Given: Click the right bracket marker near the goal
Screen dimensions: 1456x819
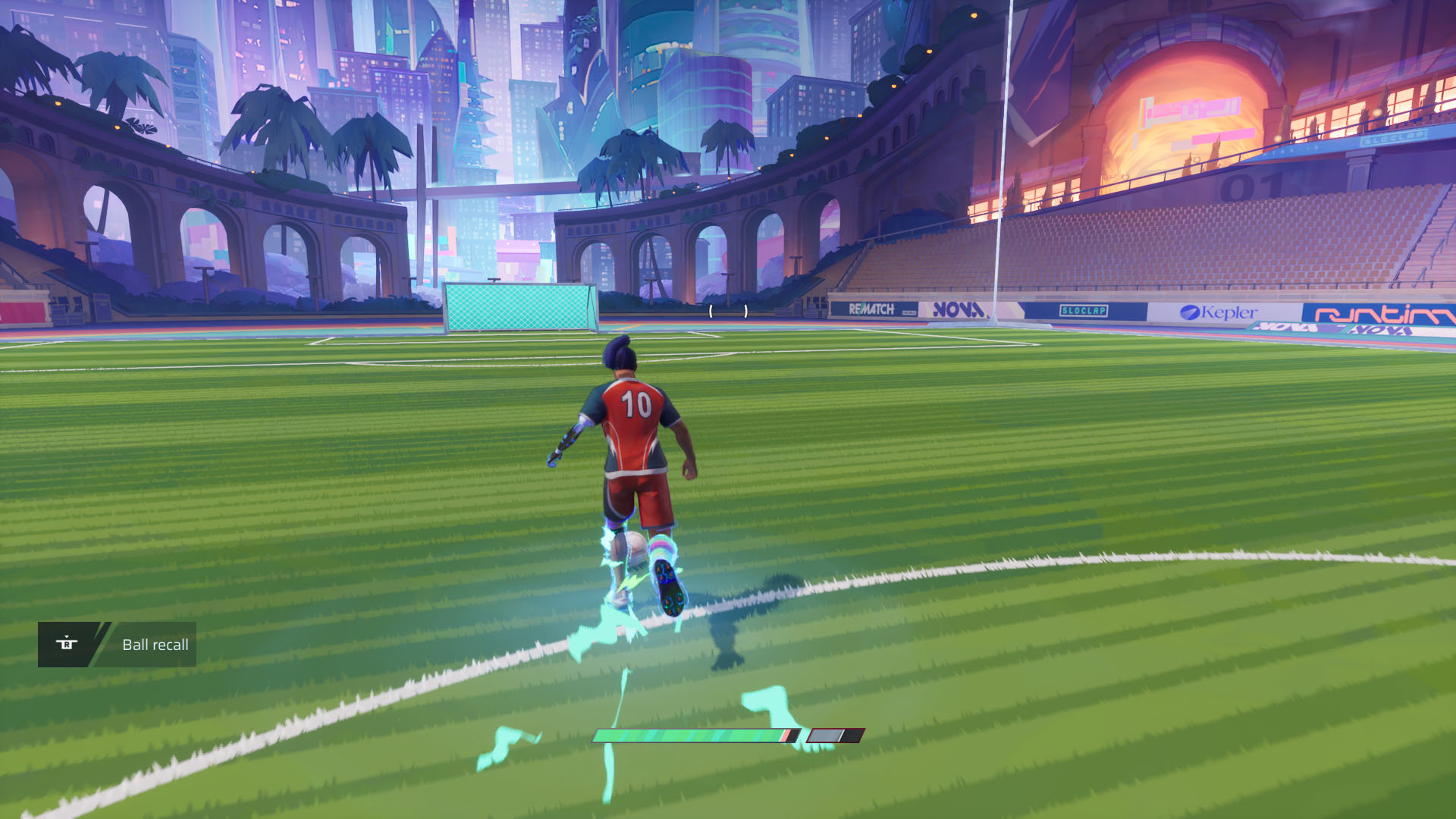Looking at the screenshot, I should [745, 311].
